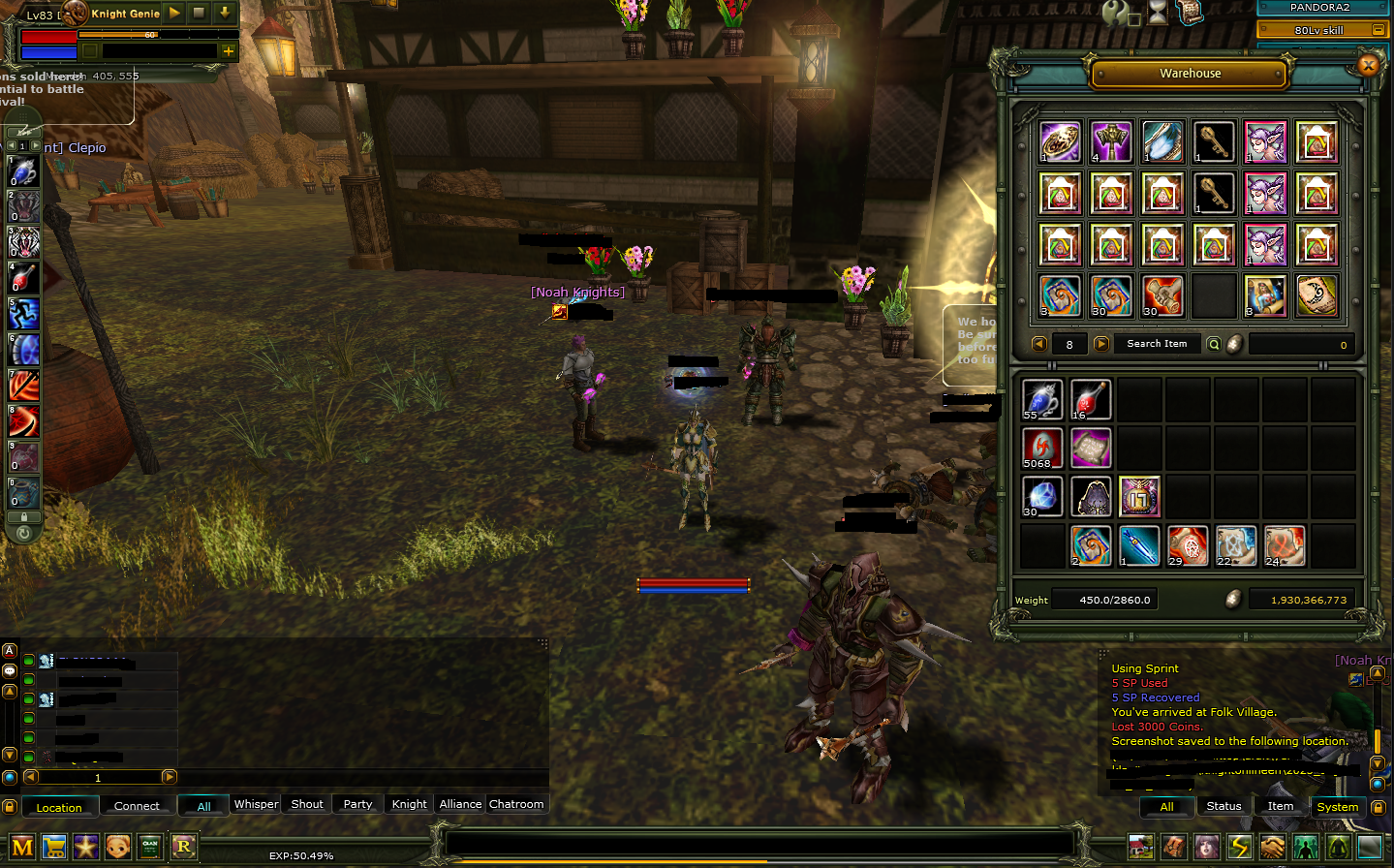Open the handshake trade icon
The width and height of the screenshot is (1394, 868).
click(1272, 847)
